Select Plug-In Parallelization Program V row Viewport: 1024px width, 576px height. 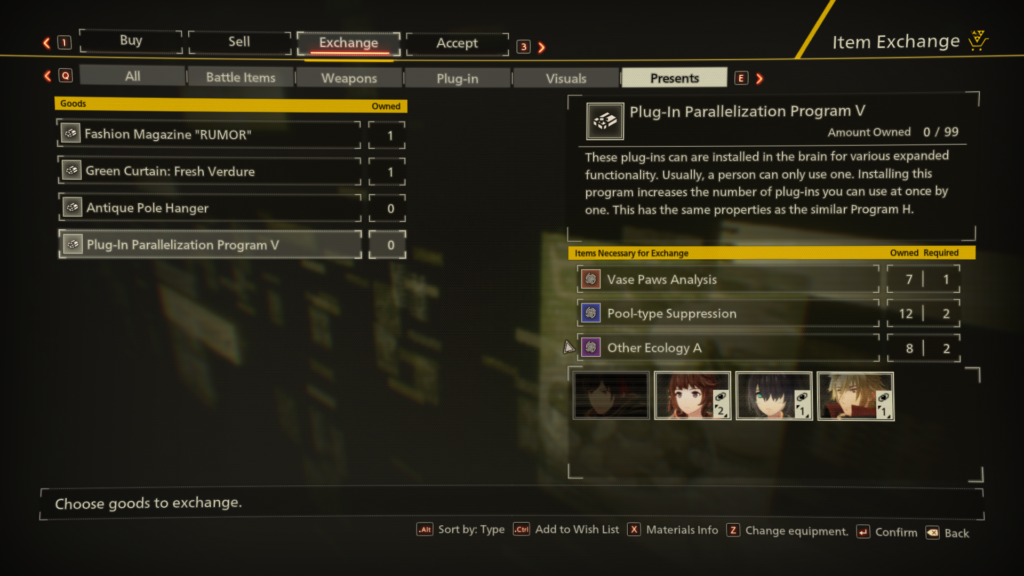(209, 245)
